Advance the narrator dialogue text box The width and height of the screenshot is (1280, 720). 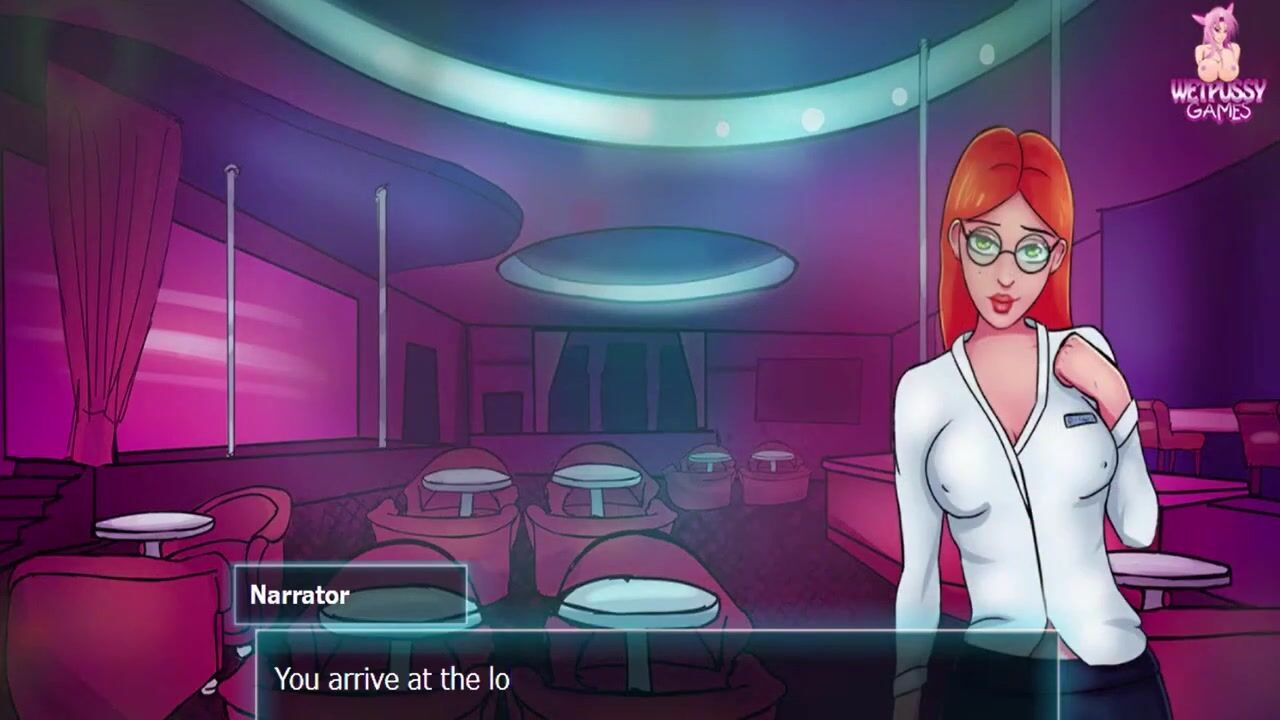(656, 677)
